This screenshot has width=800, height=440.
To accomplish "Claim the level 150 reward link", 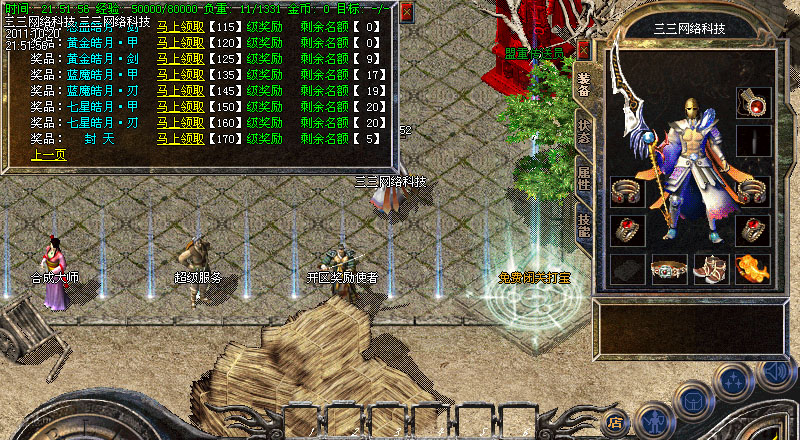I will tap(180, 106).
